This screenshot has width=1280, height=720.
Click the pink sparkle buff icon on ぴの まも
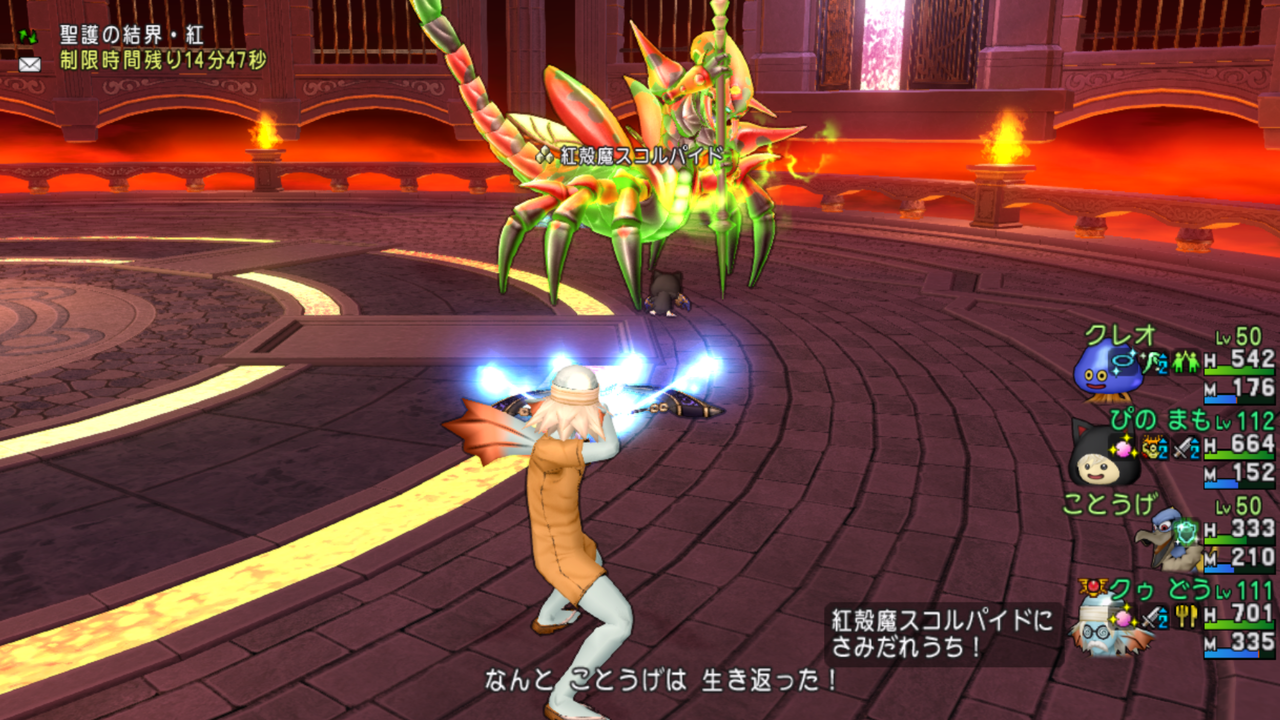[1123, 447]
